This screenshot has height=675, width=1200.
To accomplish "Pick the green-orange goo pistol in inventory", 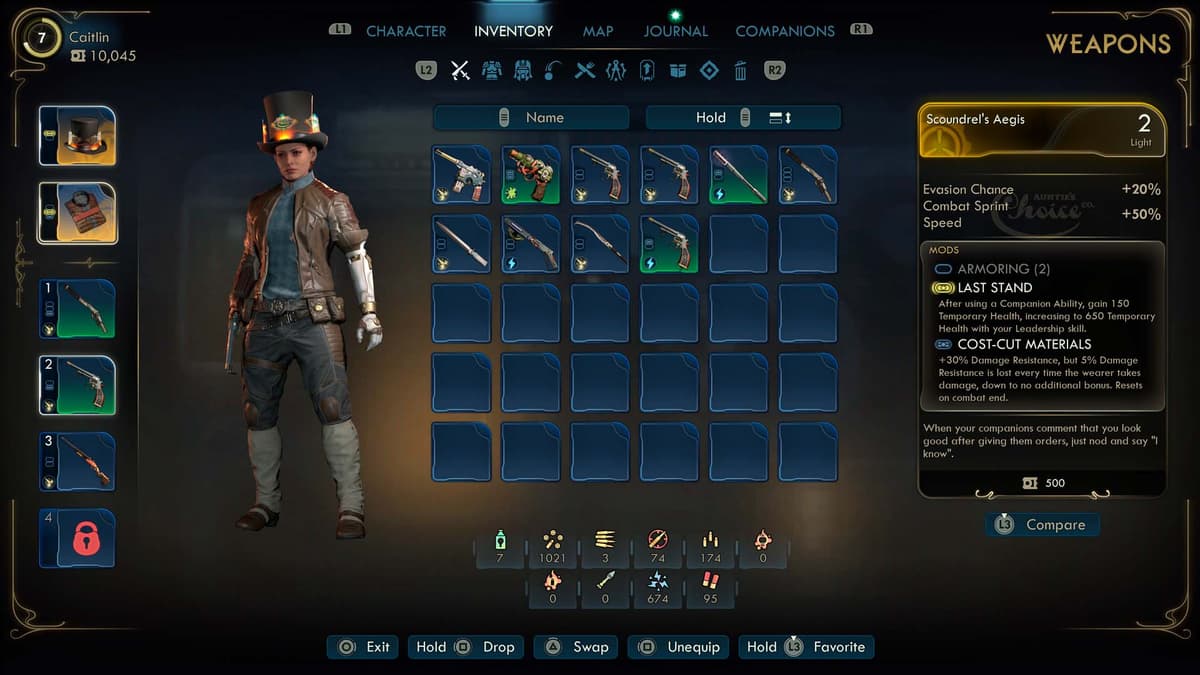I will pos(531,175).
